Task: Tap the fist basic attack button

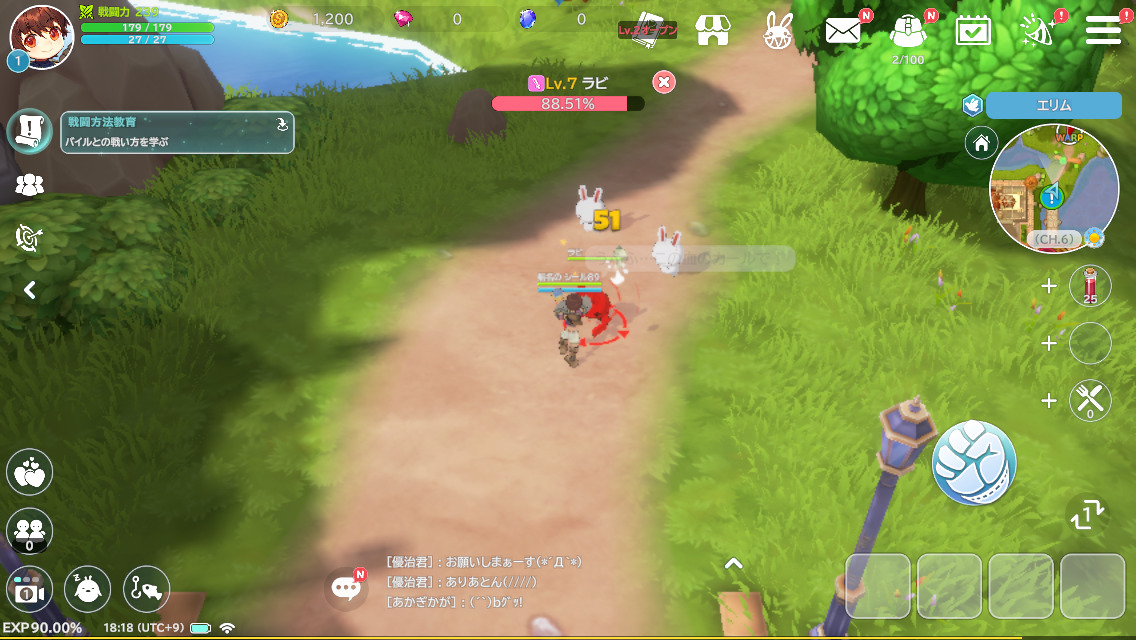Action: [x=974, y=462]
